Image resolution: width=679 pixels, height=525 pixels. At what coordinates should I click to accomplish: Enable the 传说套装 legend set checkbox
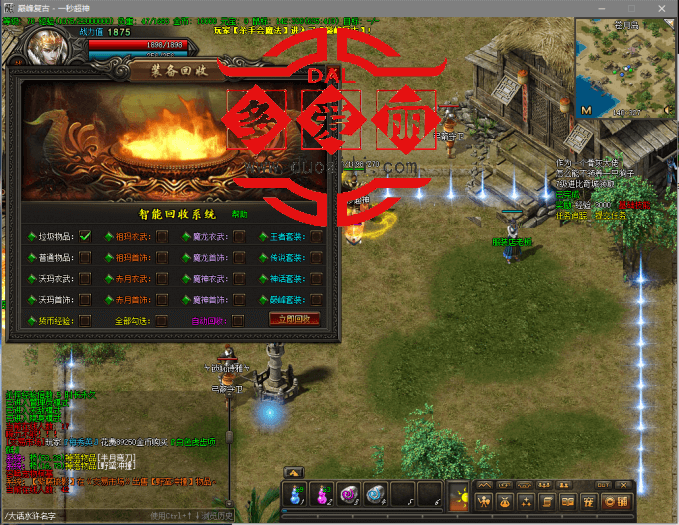click(x=316, y=257)
